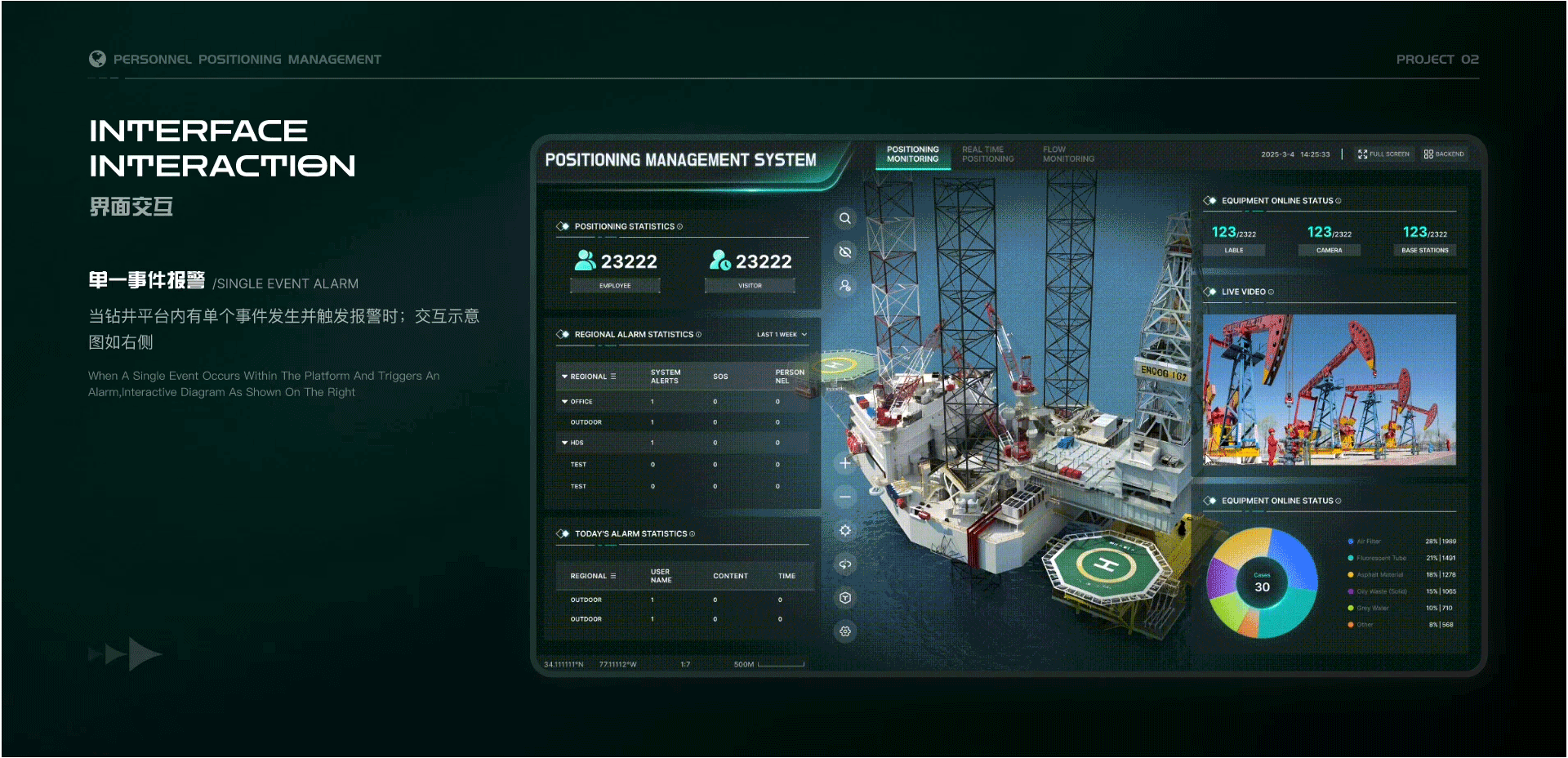Open the settings gear at toolbar bottom
1568x758 pixels.
[845, 631]
